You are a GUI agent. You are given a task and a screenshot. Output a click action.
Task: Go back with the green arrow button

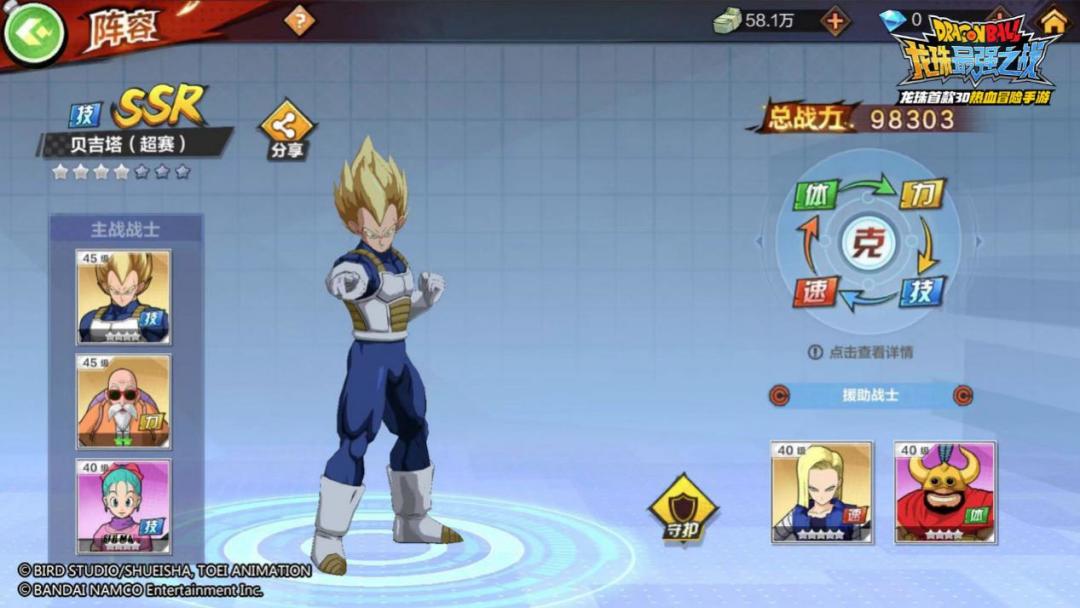33,33
